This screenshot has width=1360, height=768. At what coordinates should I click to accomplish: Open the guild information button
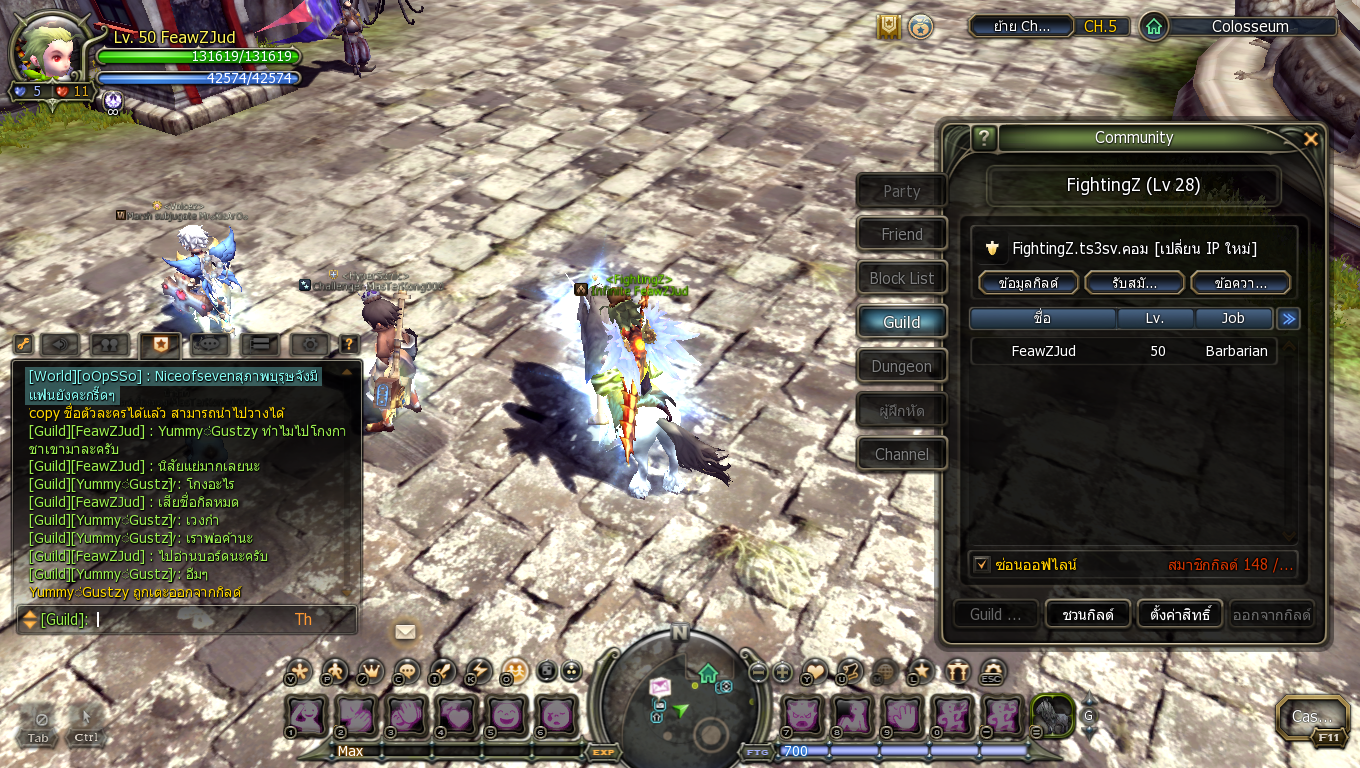point(1028,283)
